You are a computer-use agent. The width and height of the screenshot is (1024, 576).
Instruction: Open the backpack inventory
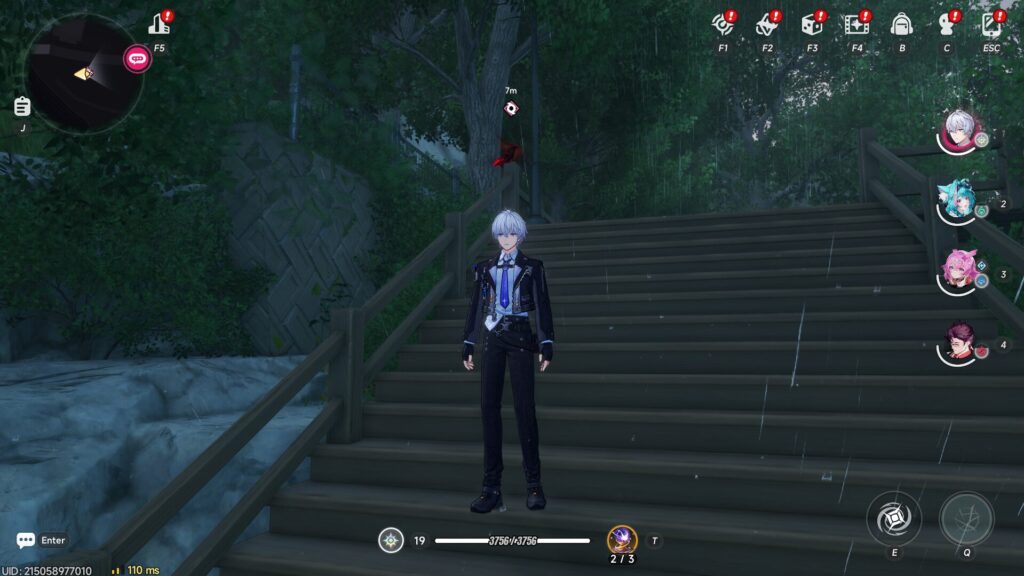pos(901,24)
